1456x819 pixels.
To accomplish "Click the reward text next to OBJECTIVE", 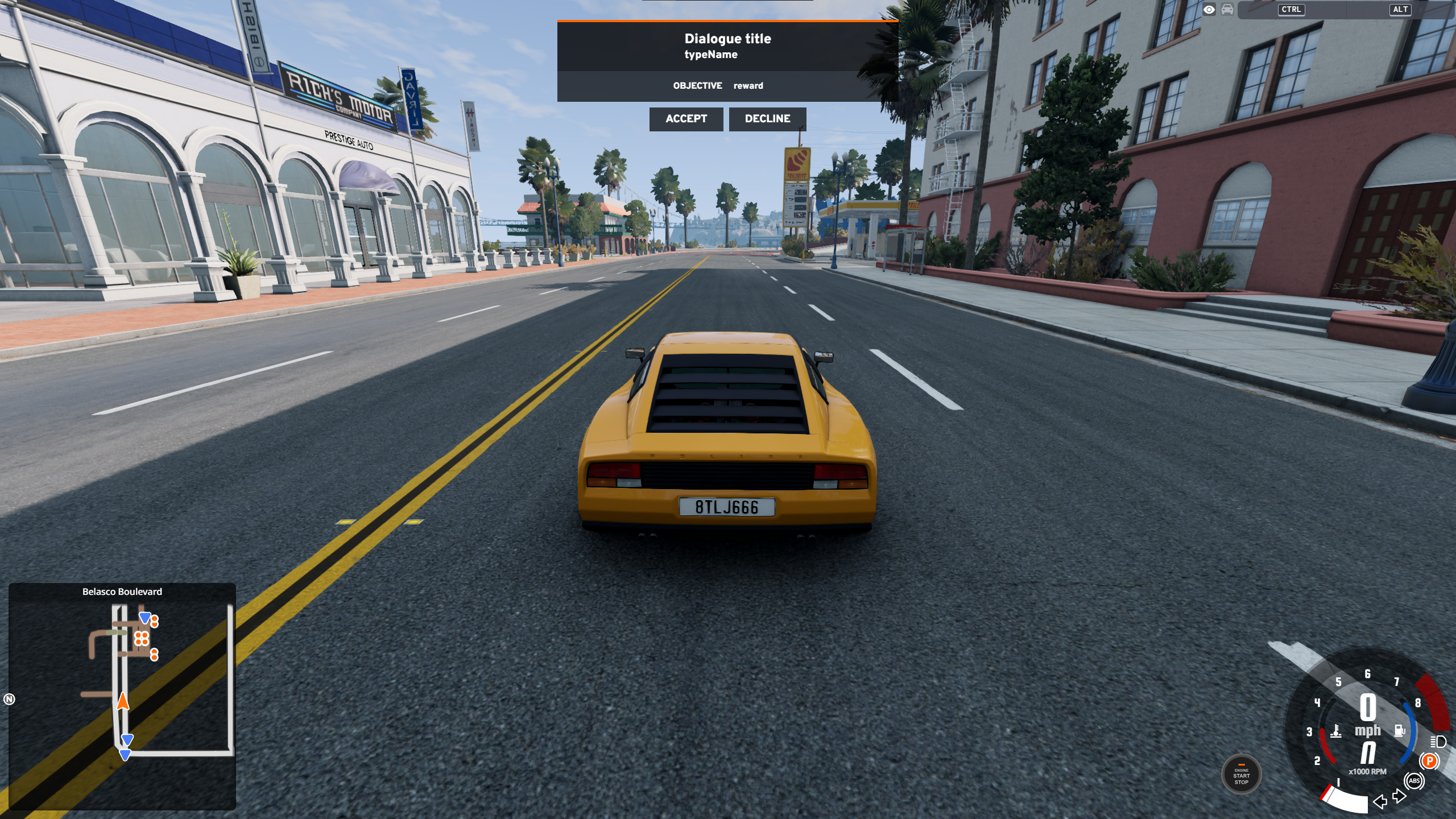I will pyautogui.click(x=748, y=85).
